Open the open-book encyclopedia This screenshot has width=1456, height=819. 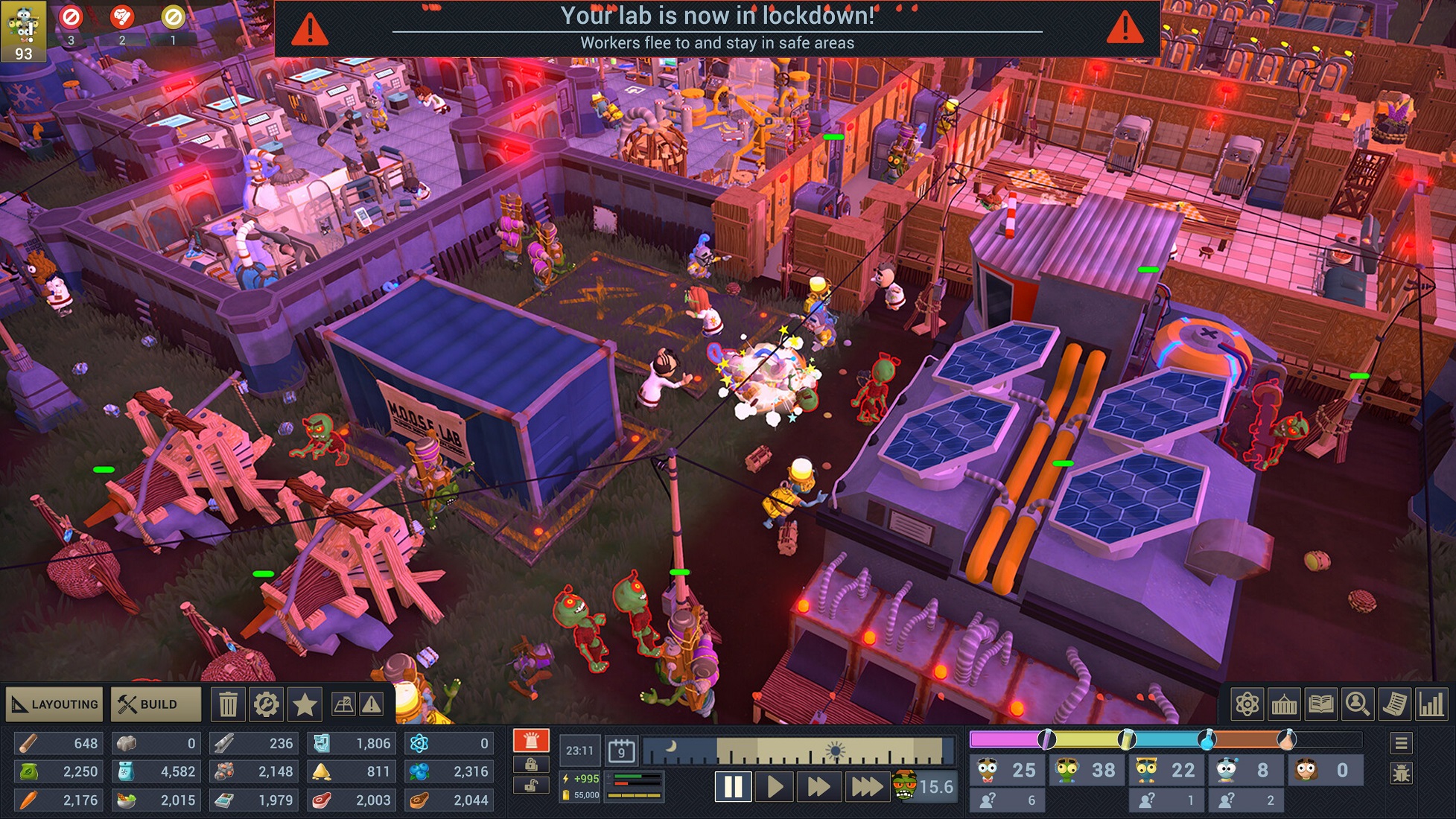[1320, 704]
